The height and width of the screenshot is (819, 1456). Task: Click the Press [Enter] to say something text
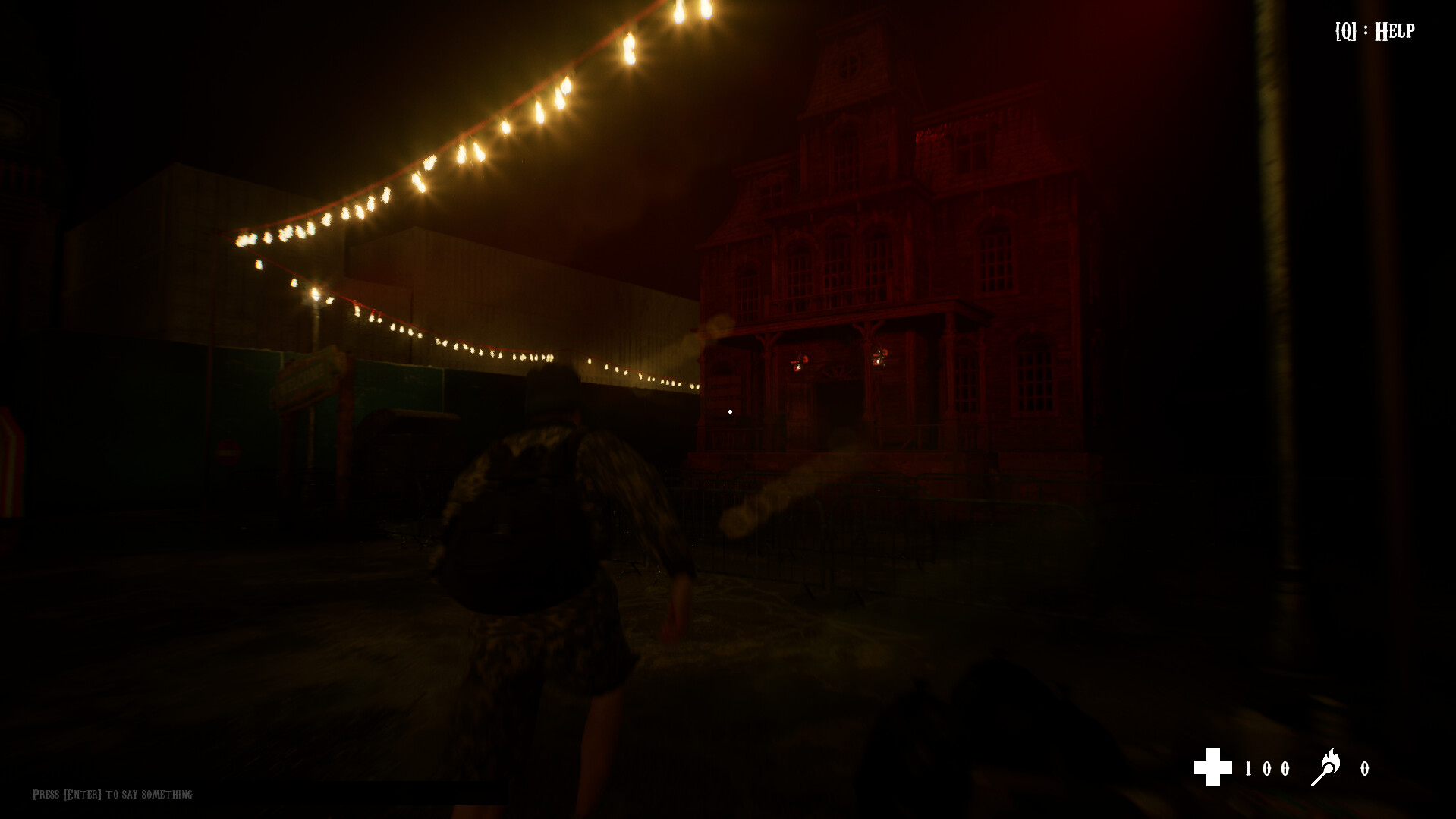pyautogui.click(x=110, y=795)
